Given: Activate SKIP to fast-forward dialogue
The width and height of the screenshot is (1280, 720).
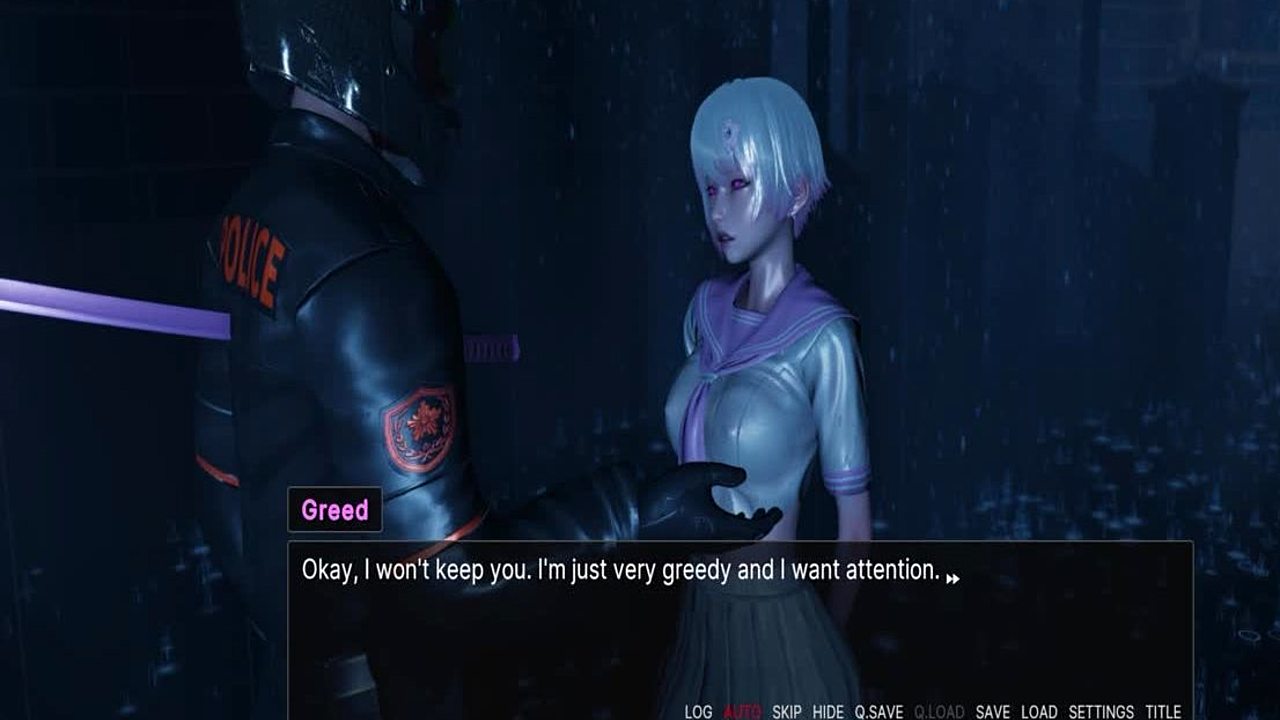Looking at the screenshot, I should click(x=787, y=712).
